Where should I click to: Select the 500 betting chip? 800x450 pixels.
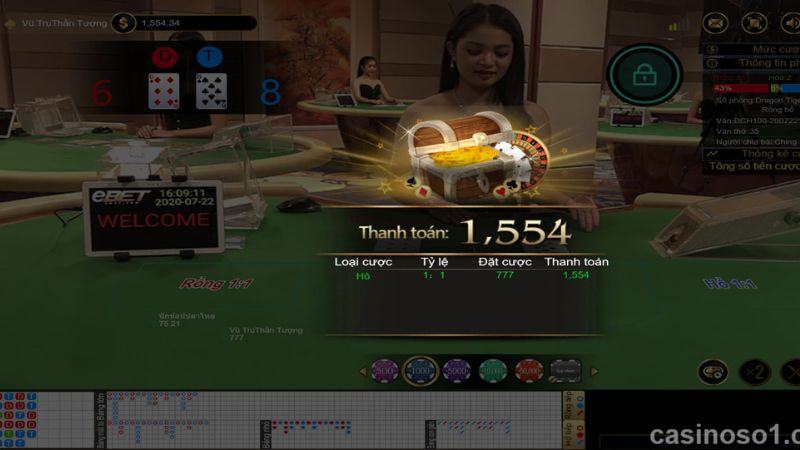(x=385, y=372)
